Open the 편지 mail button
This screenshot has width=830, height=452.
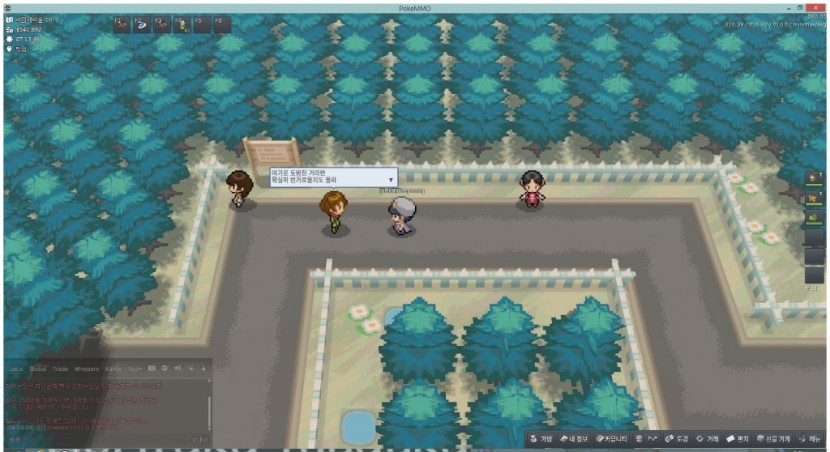pyautogui.click(x=738, y=439)
